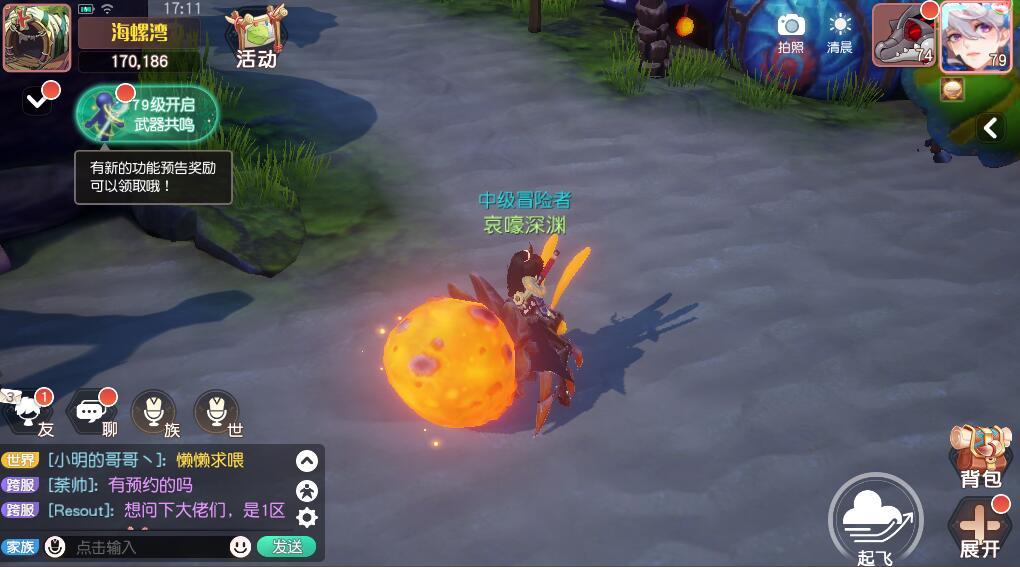Viewport: 1020px width, 567px height.
Task: Toggle the 族 family voice microphone
Action: [x=154, y=412]
